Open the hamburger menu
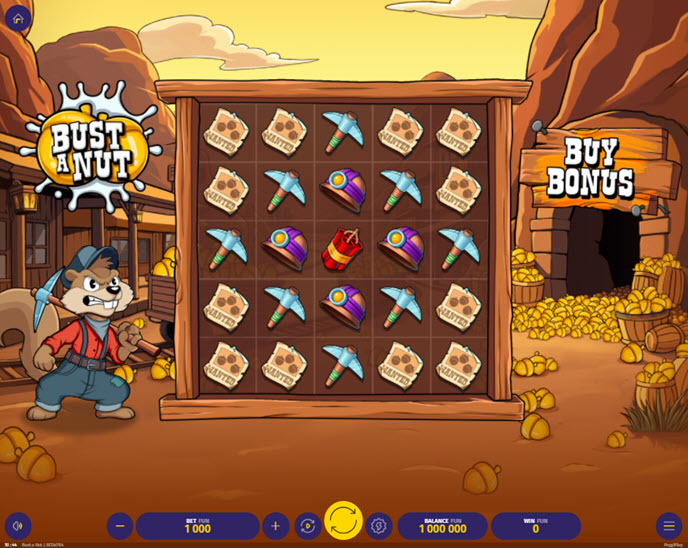688x548 pixels. click(669, 526)
